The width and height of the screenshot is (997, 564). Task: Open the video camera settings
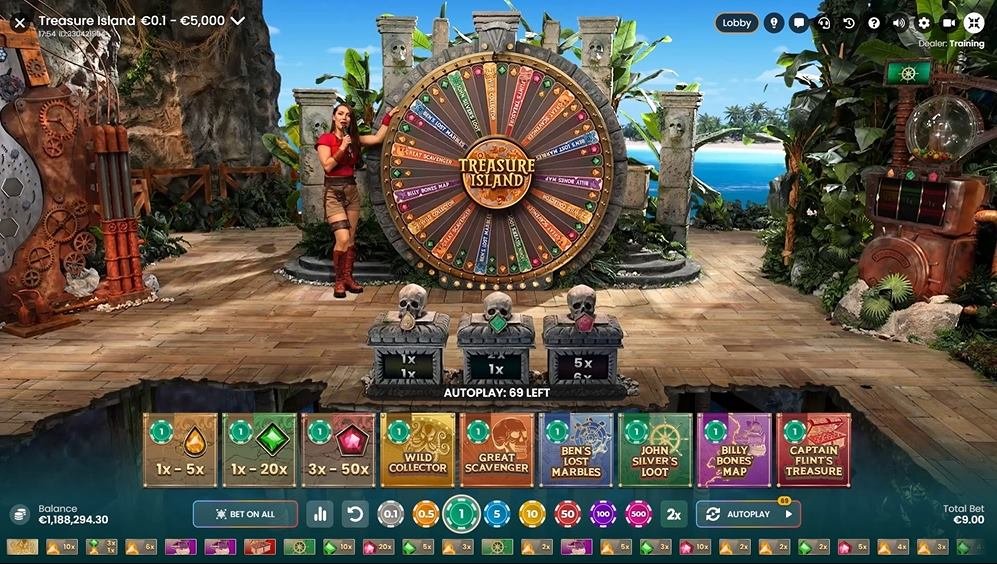[x=948, y=22]
